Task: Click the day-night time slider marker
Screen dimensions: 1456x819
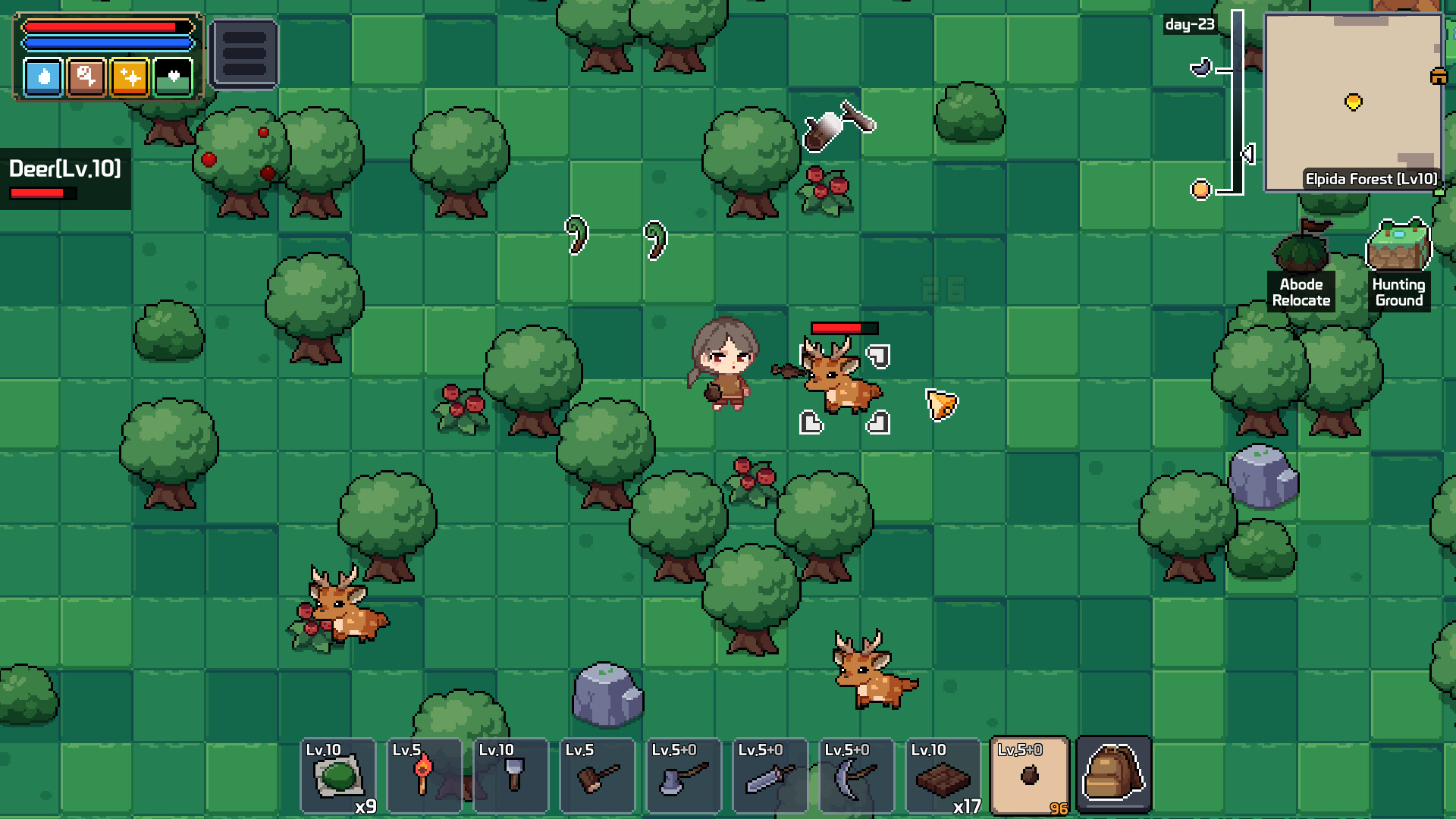Action: tap(1246, 152)
